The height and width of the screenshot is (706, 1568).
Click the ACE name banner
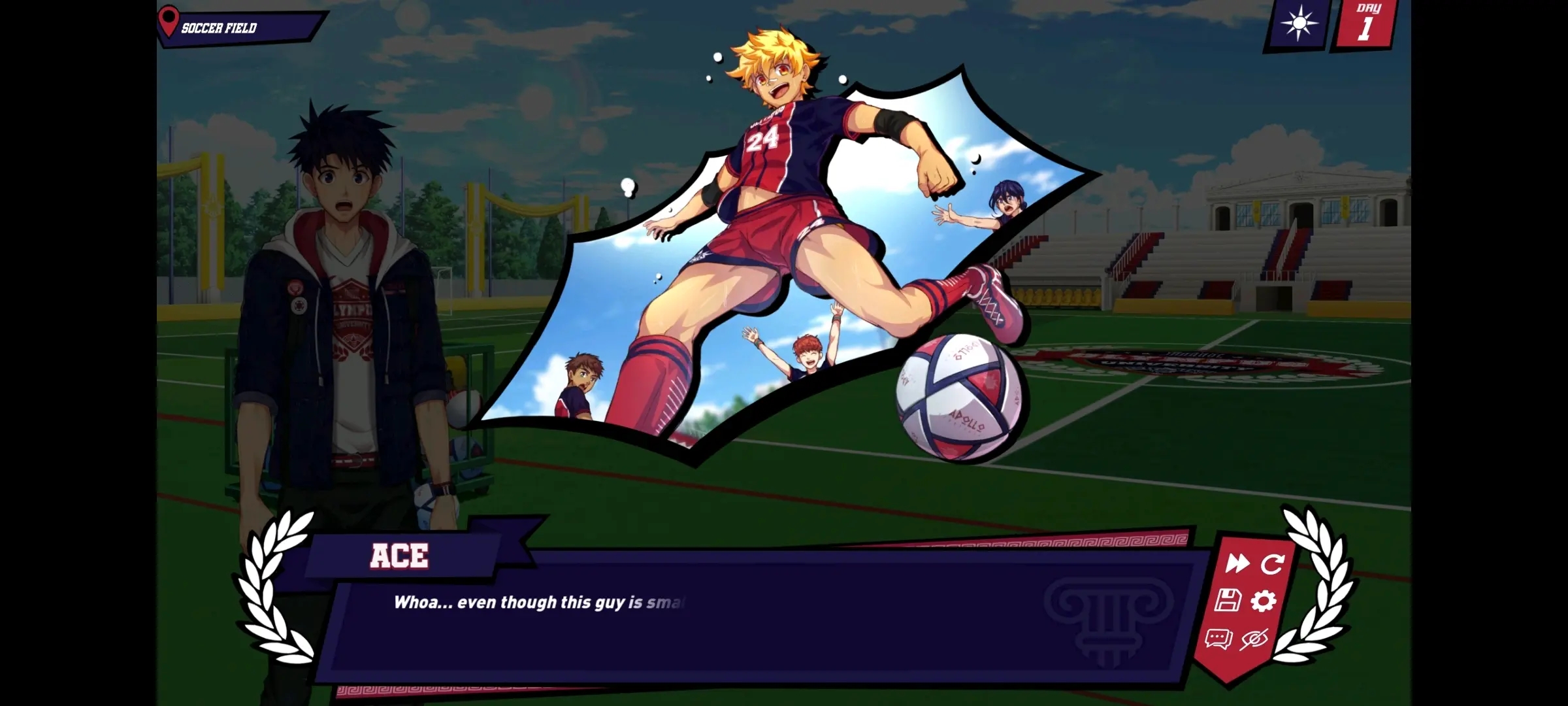[x=400, y=556]
